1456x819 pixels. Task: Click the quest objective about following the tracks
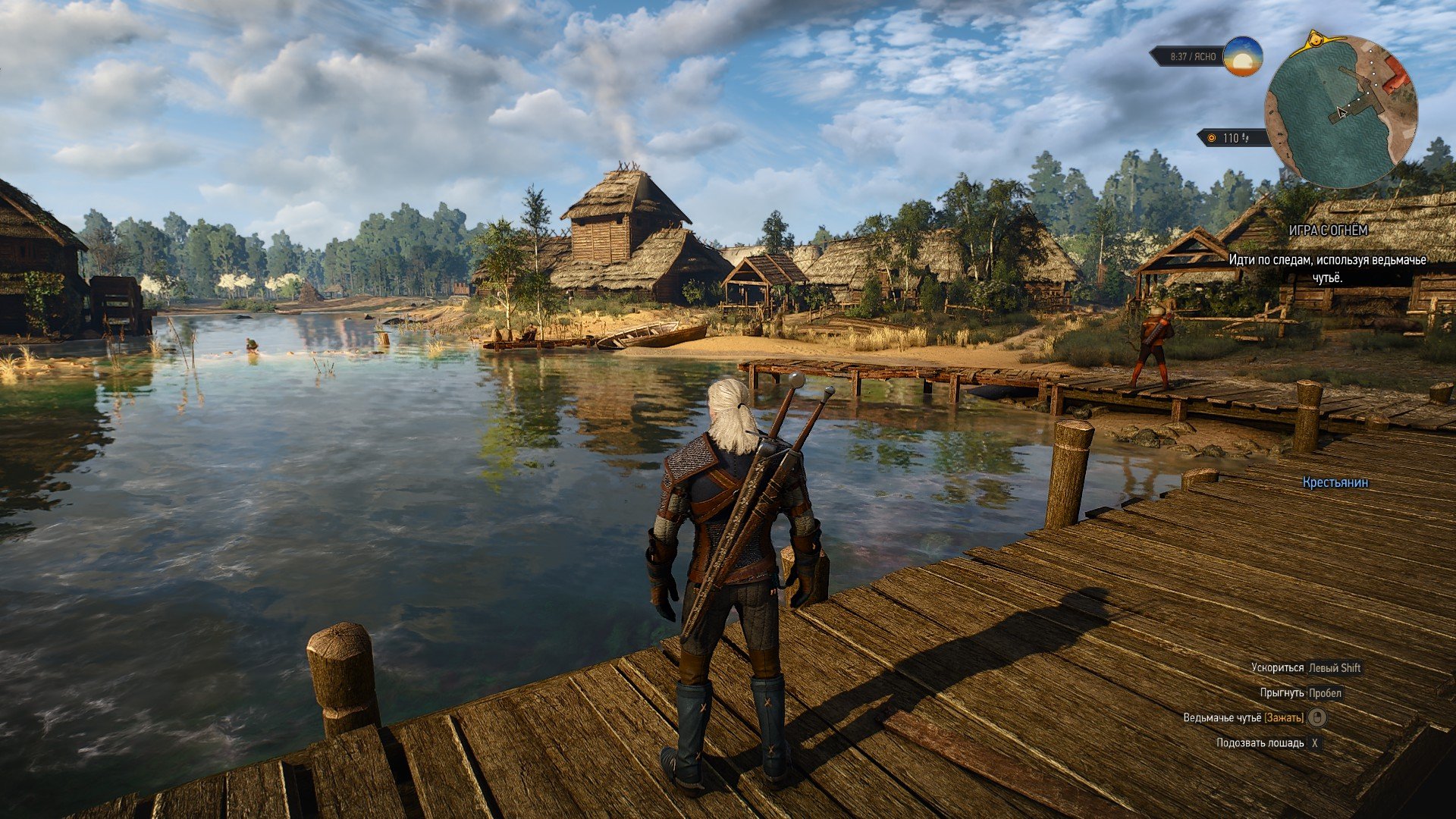point(1327,269)
